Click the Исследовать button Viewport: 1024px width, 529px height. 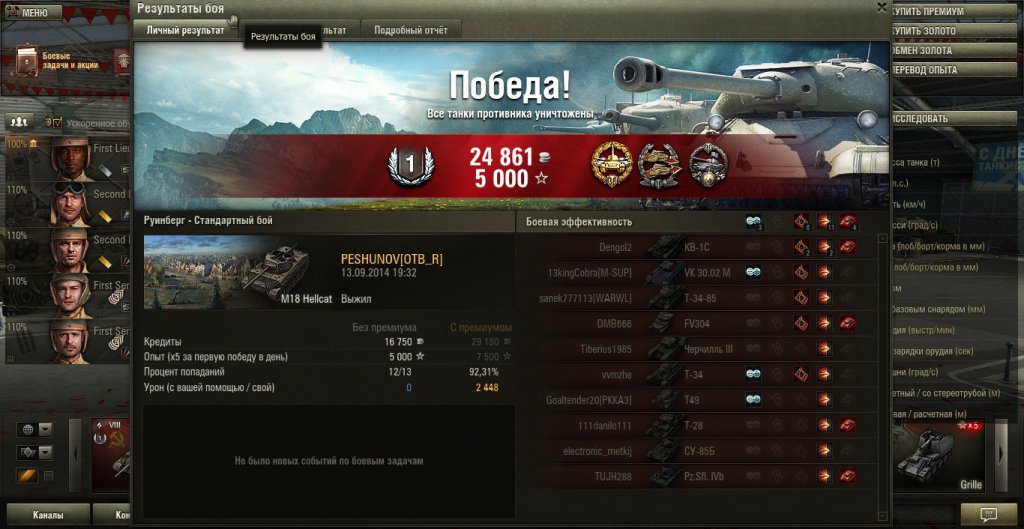pyautogui.click(x=955, y=118)
